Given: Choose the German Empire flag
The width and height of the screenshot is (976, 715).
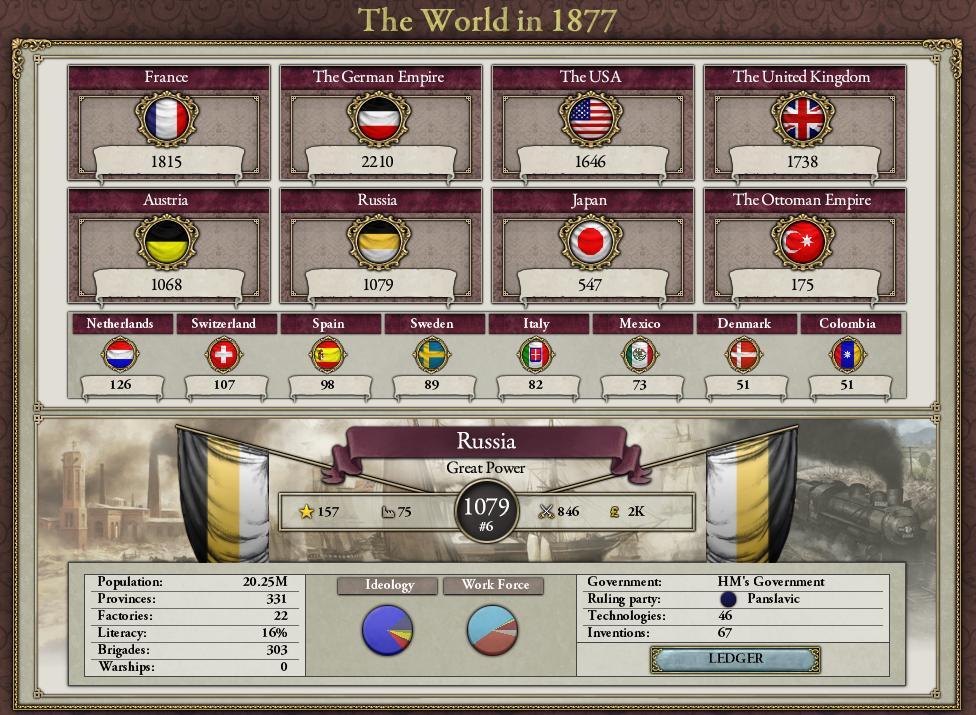Looking at the screenshot, I should point(378,120).
